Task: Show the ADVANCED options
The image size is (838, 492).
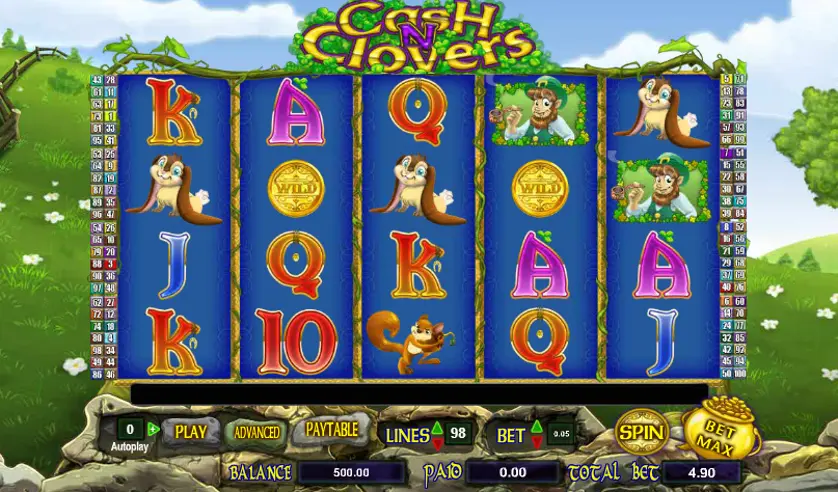Action: 257,432
